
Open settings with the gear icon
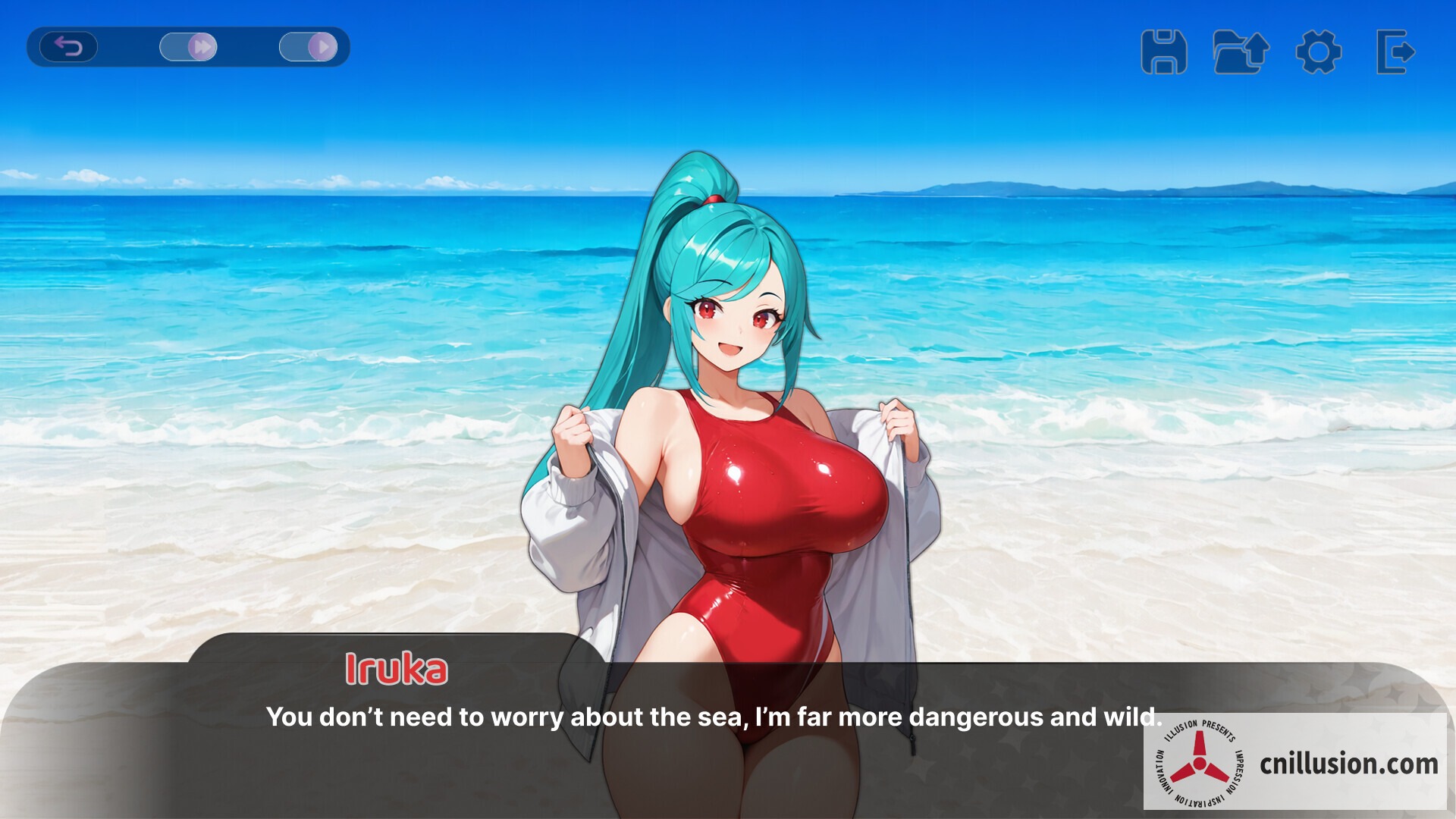pos(1319,52)
